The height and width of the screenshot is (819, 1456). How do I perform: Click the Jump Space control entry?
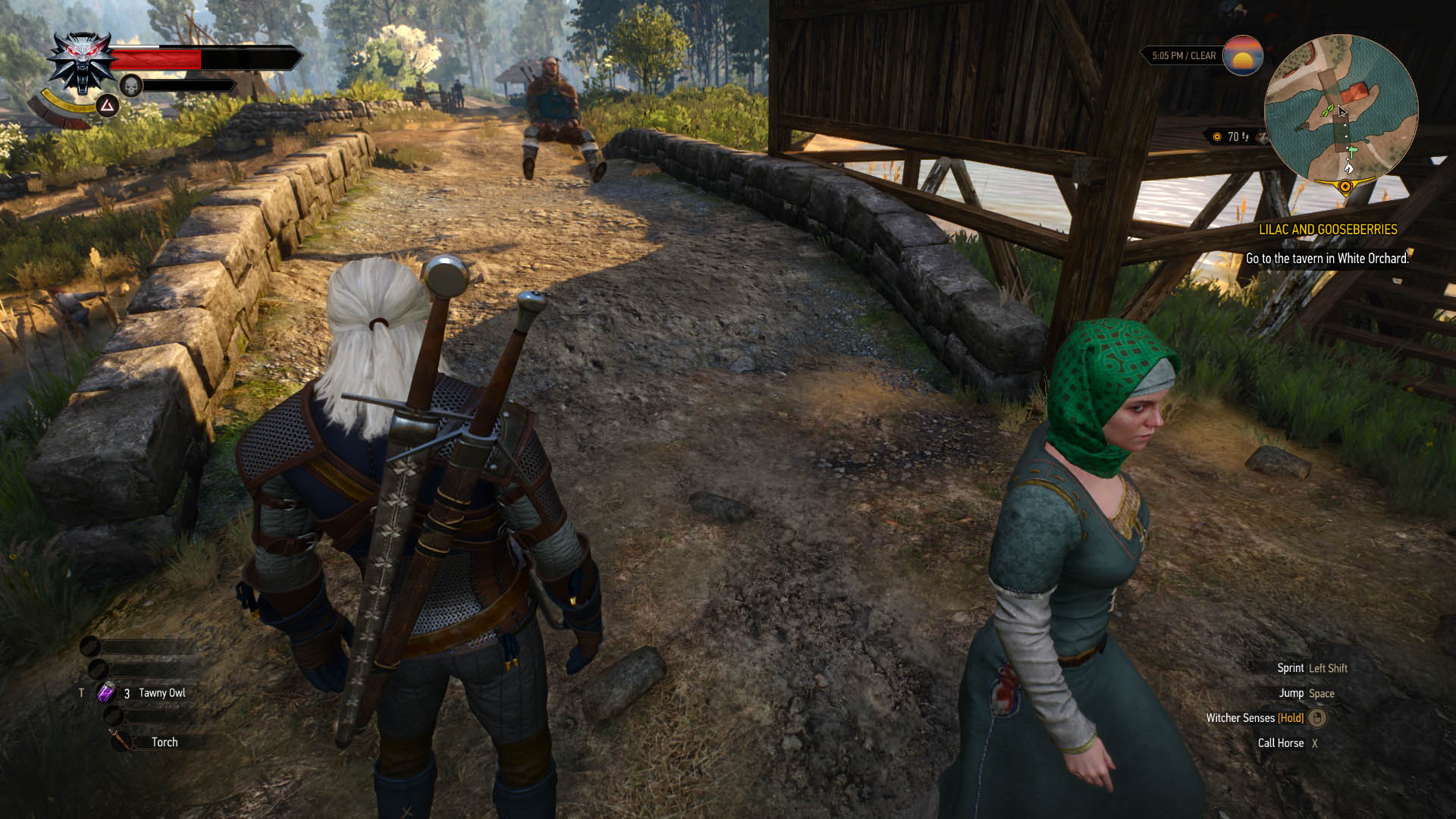tap(1305, 693)
